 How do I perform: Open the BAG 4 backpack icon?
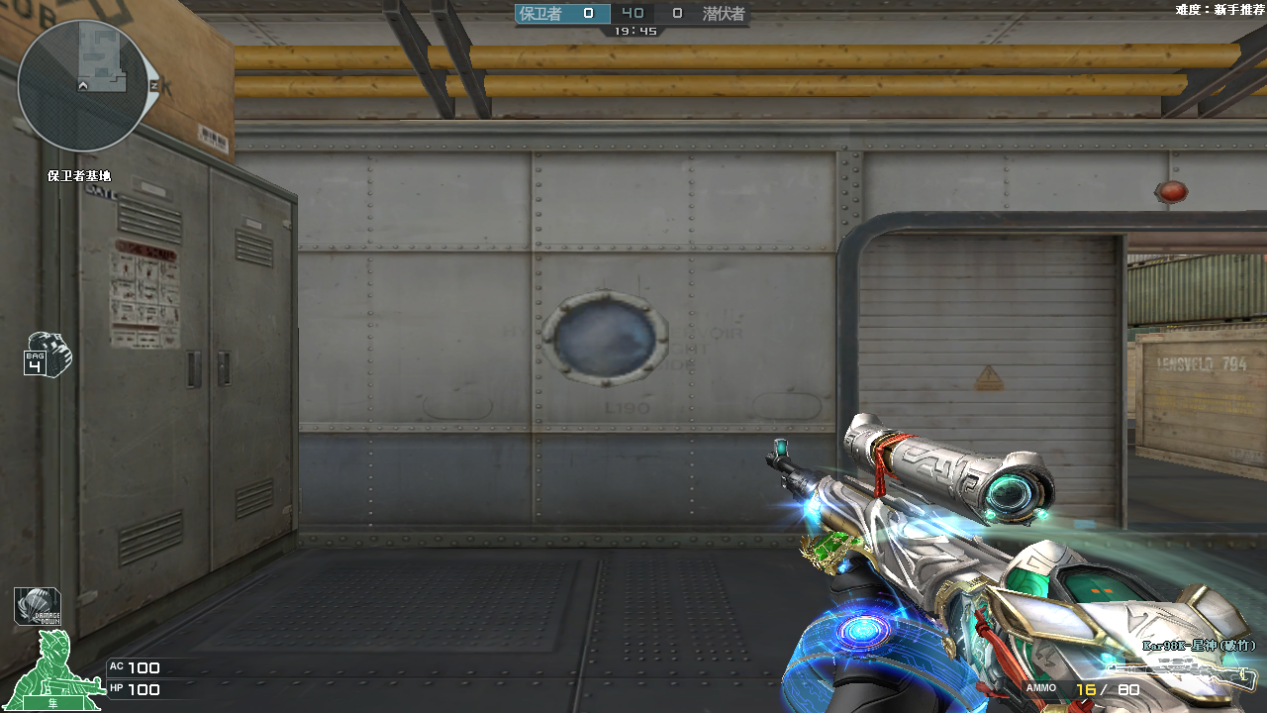pos(48,355)
